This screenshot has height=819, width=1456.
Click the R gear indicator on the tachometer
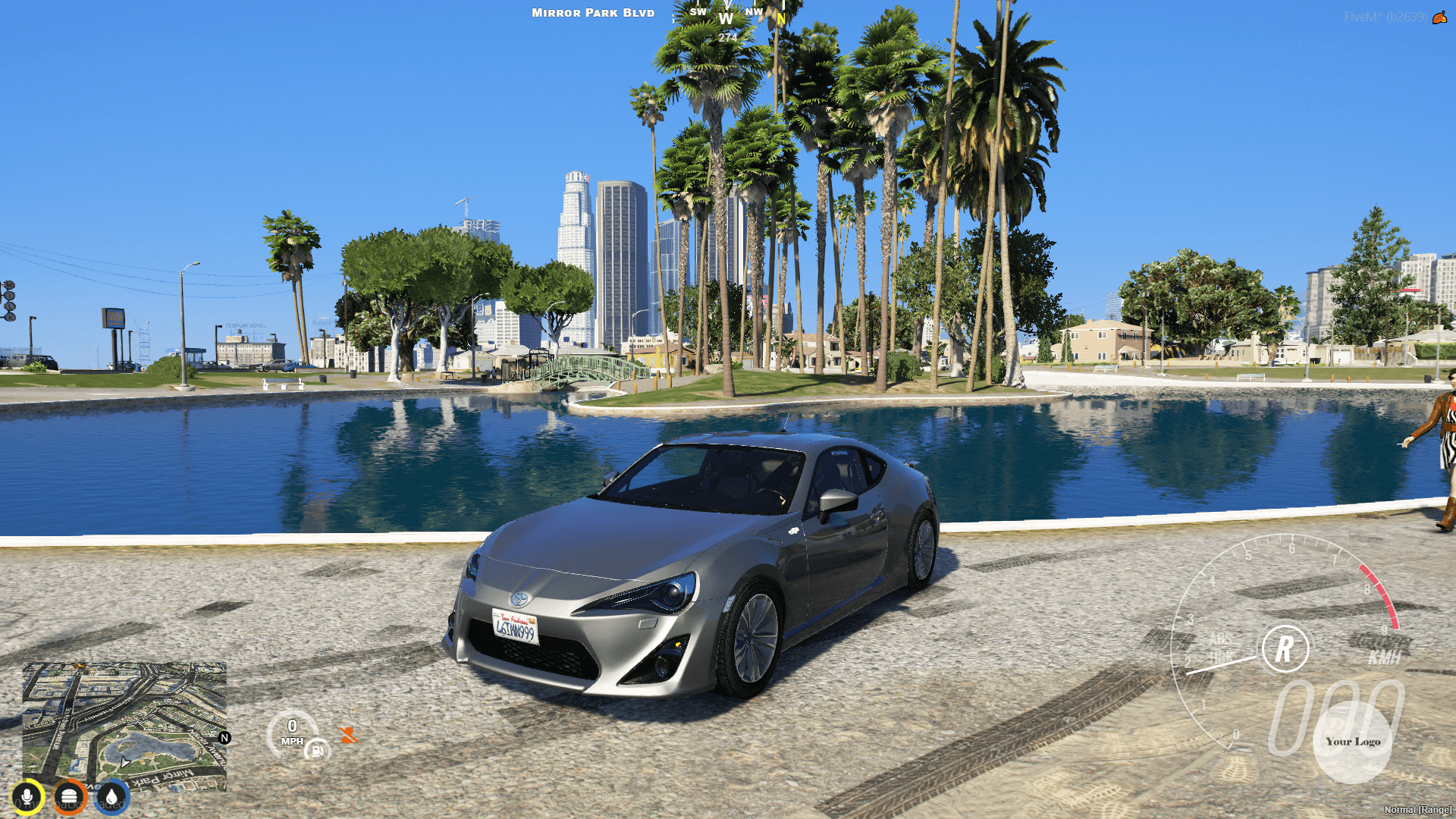[1285, 648]
